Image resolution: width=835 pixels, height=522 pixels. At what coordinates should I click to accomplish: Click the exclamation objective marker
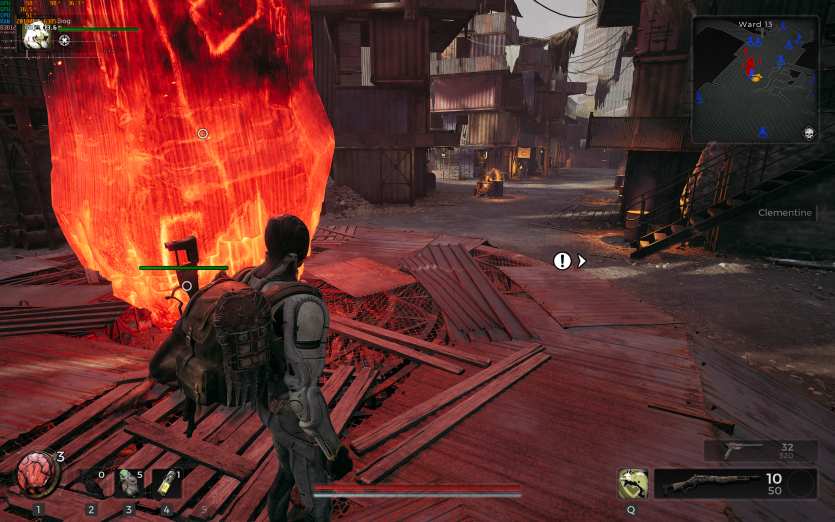563,261
